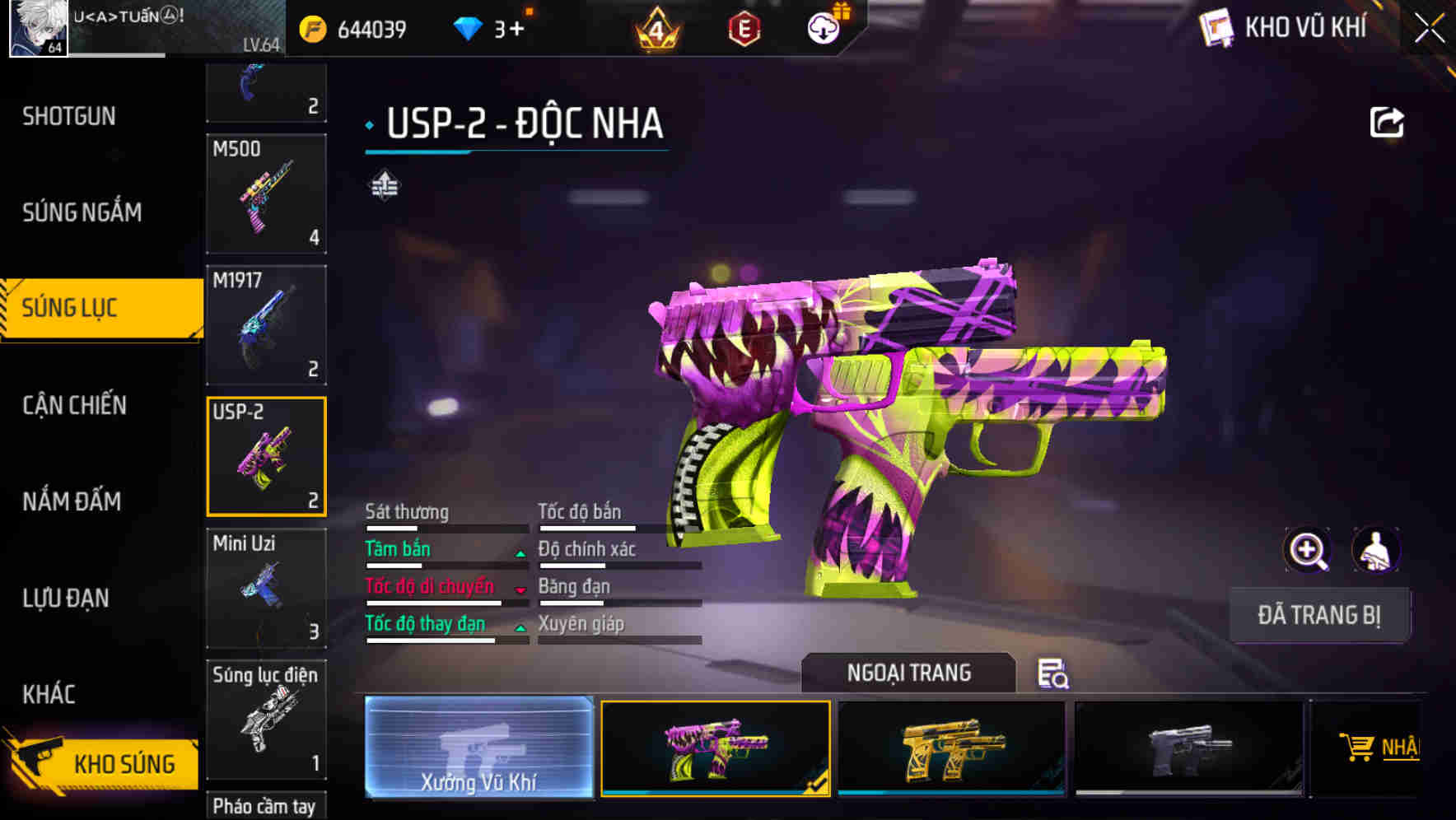Viewport: 1456px width, 820px height.
Task: Switch to the NGOẠI TRANG tab
Action: pos(909,673)
